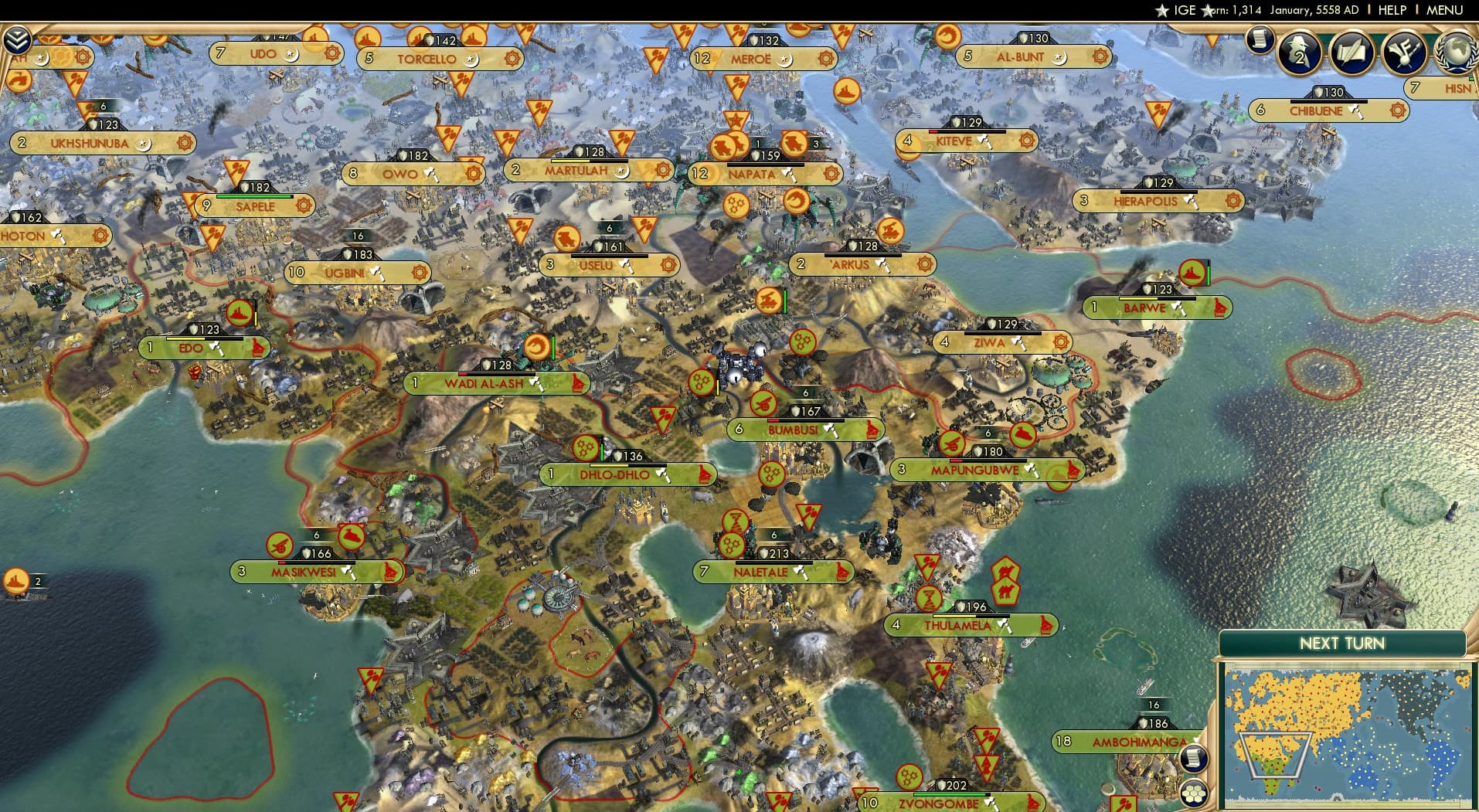Open the HELP screen
This screenshot has width=1479, height=812.
pyautogui.click(x=1392, y=10)
